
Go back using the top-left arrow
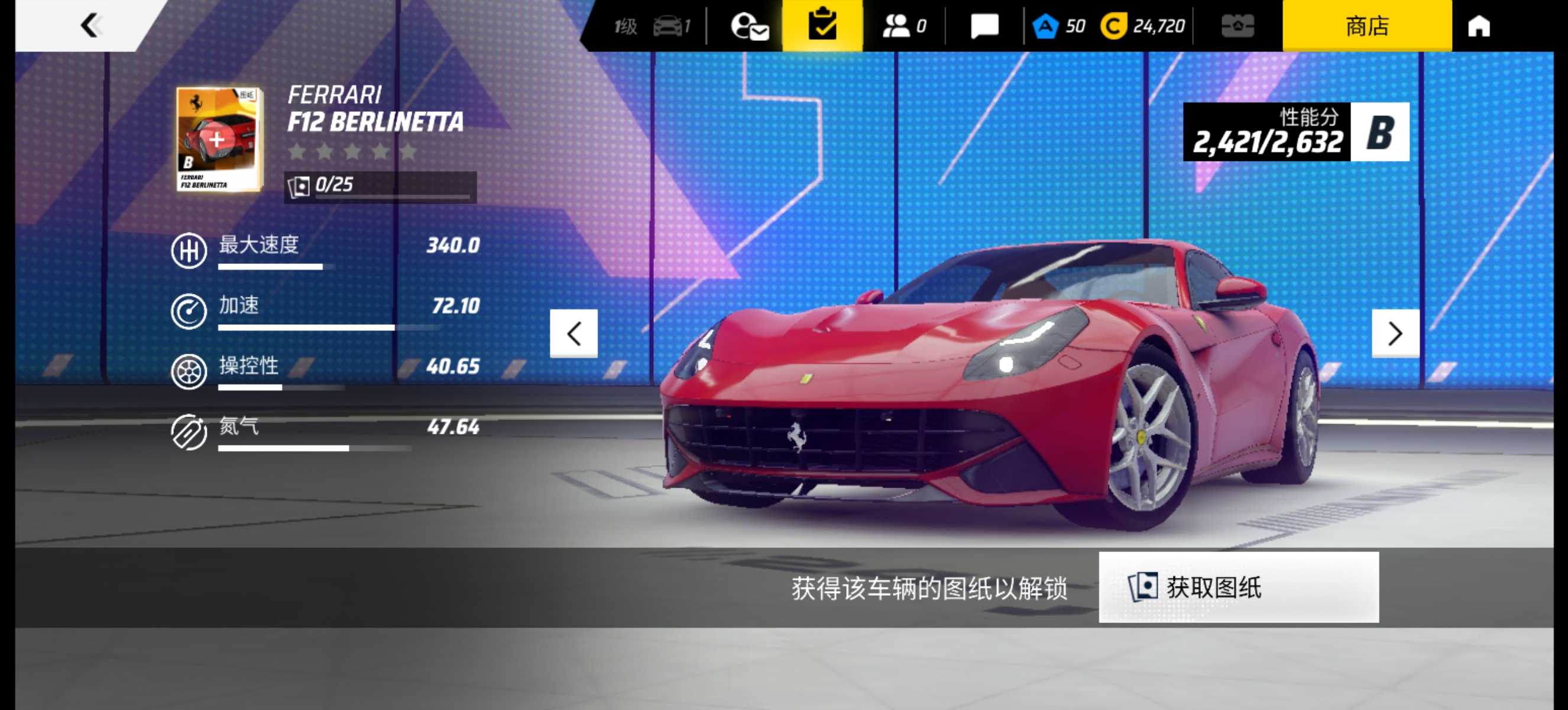tap(90, 25)
